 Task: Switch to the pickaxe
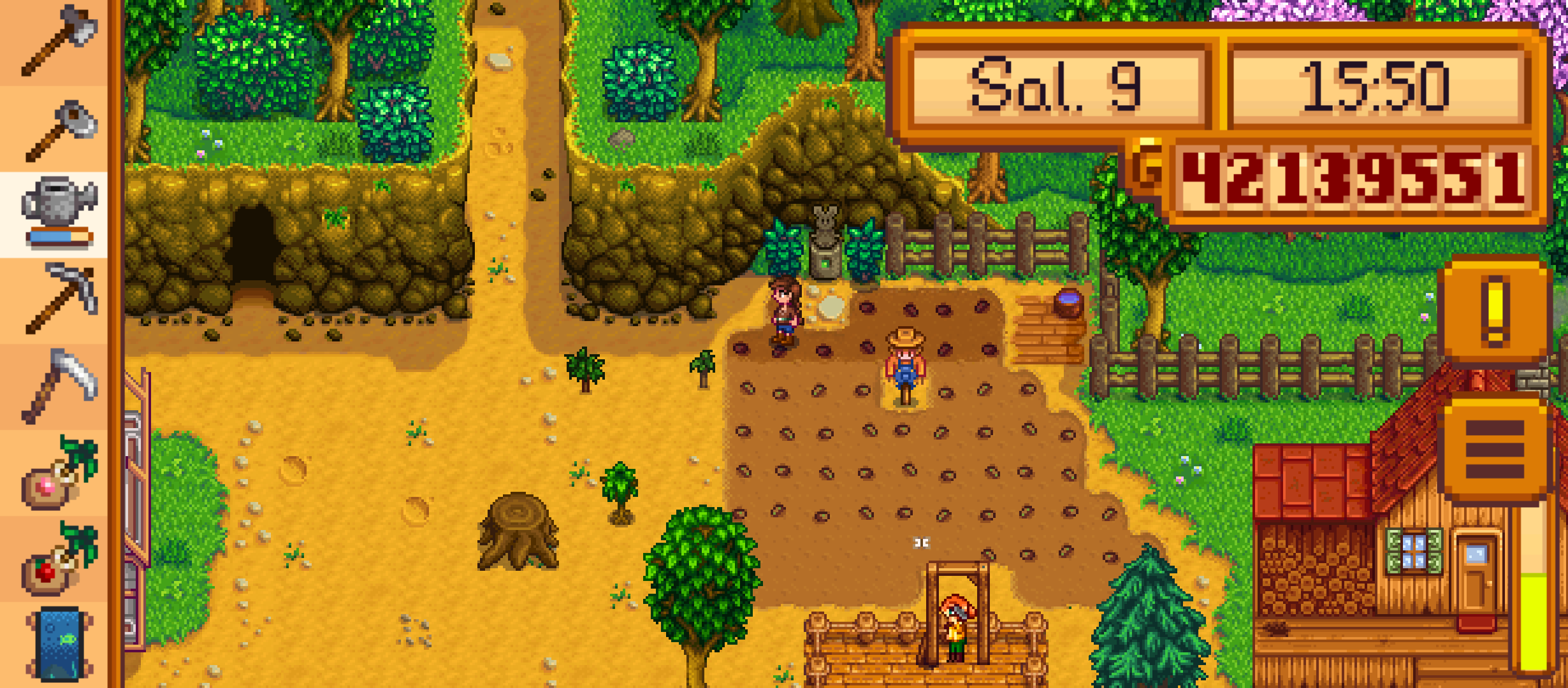pyautogui.click(x=57, y=299)
